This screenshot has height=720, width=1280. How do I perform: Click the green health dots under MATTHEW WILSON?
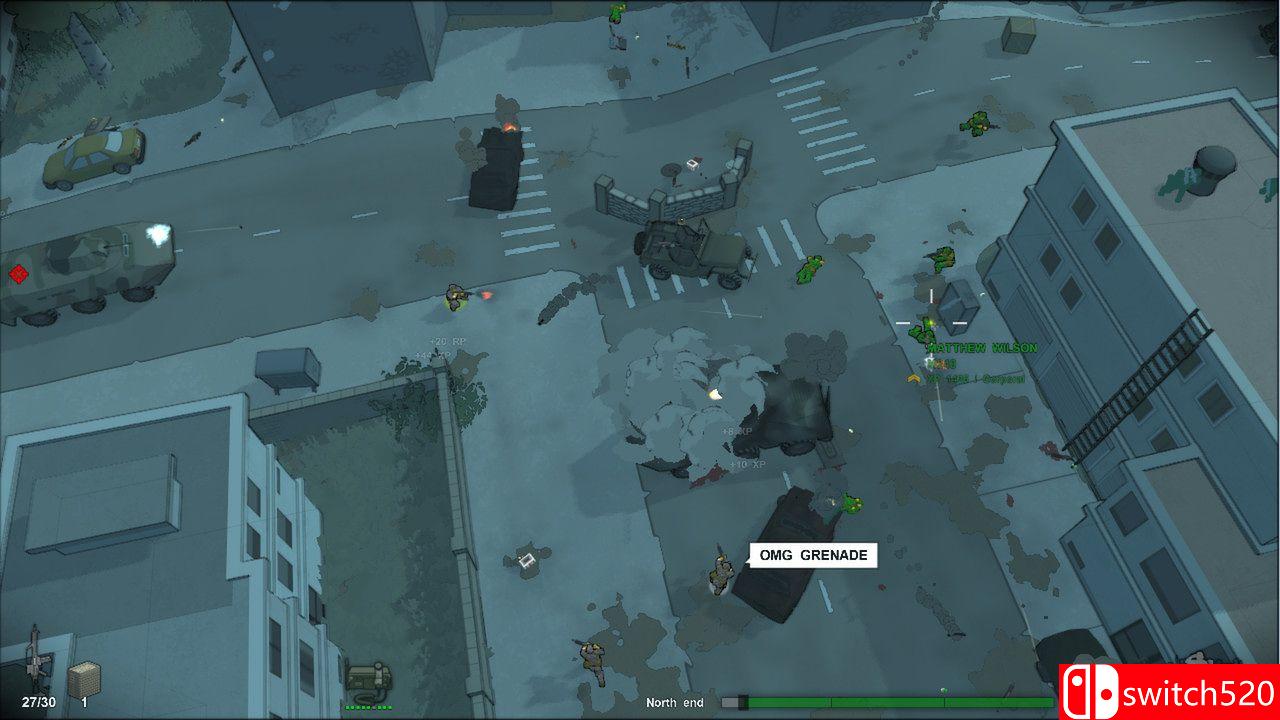coord(941,363)
